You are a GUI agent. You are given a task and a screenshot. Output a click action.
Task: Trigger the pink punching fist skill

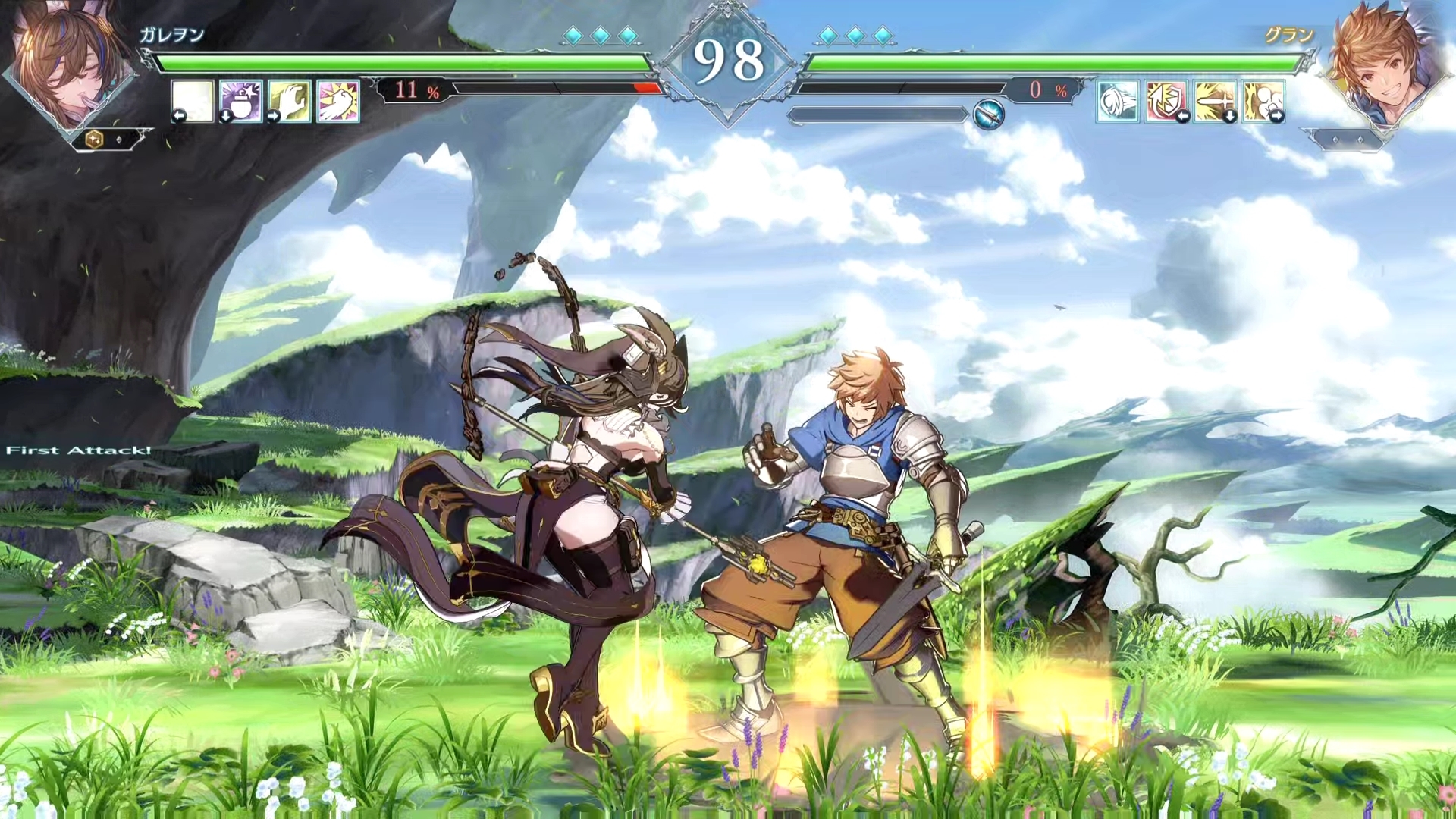[x=338, y=101]
